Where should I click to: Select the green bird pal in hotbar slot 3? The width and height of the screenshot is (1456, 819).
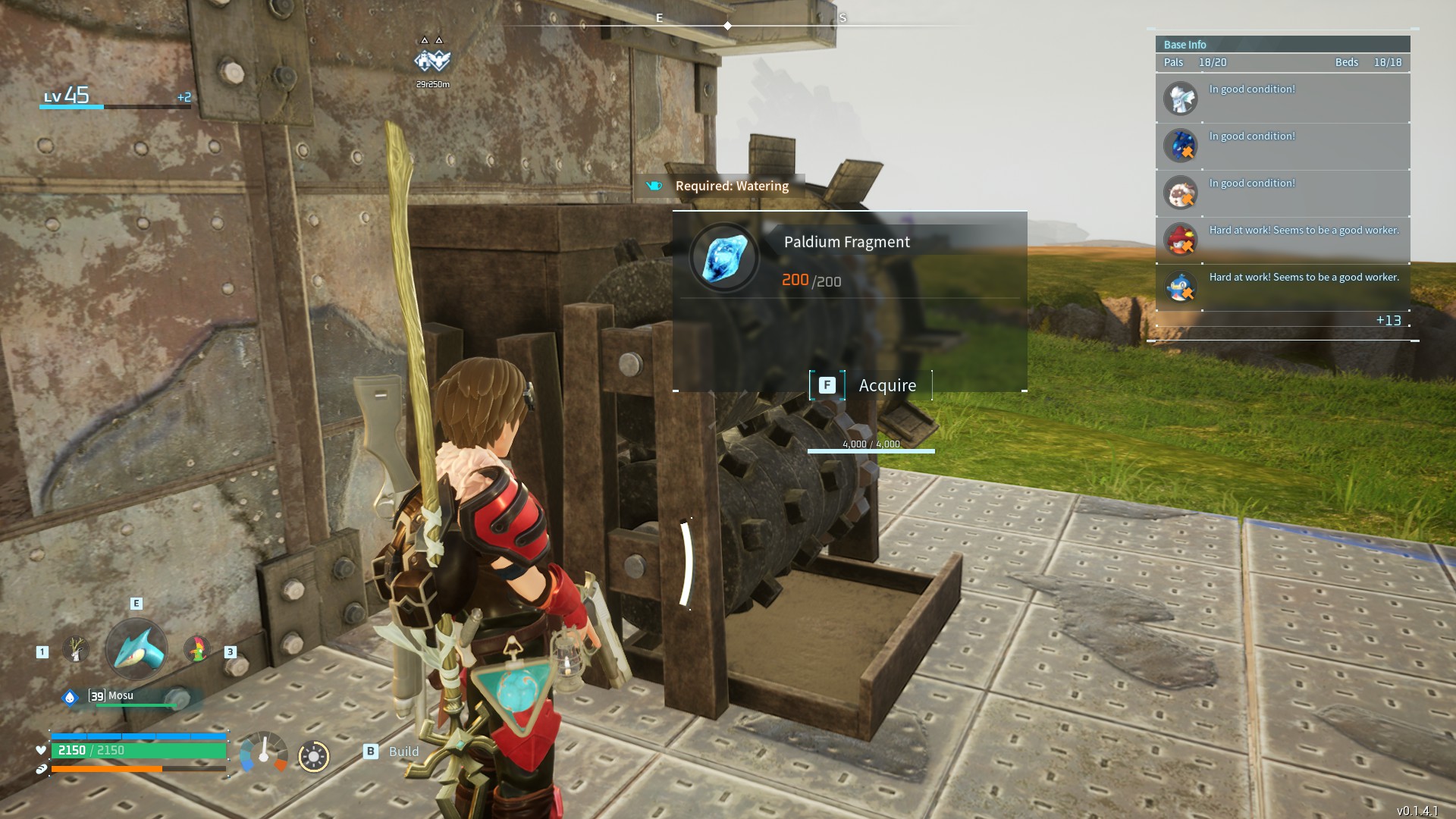196,650
